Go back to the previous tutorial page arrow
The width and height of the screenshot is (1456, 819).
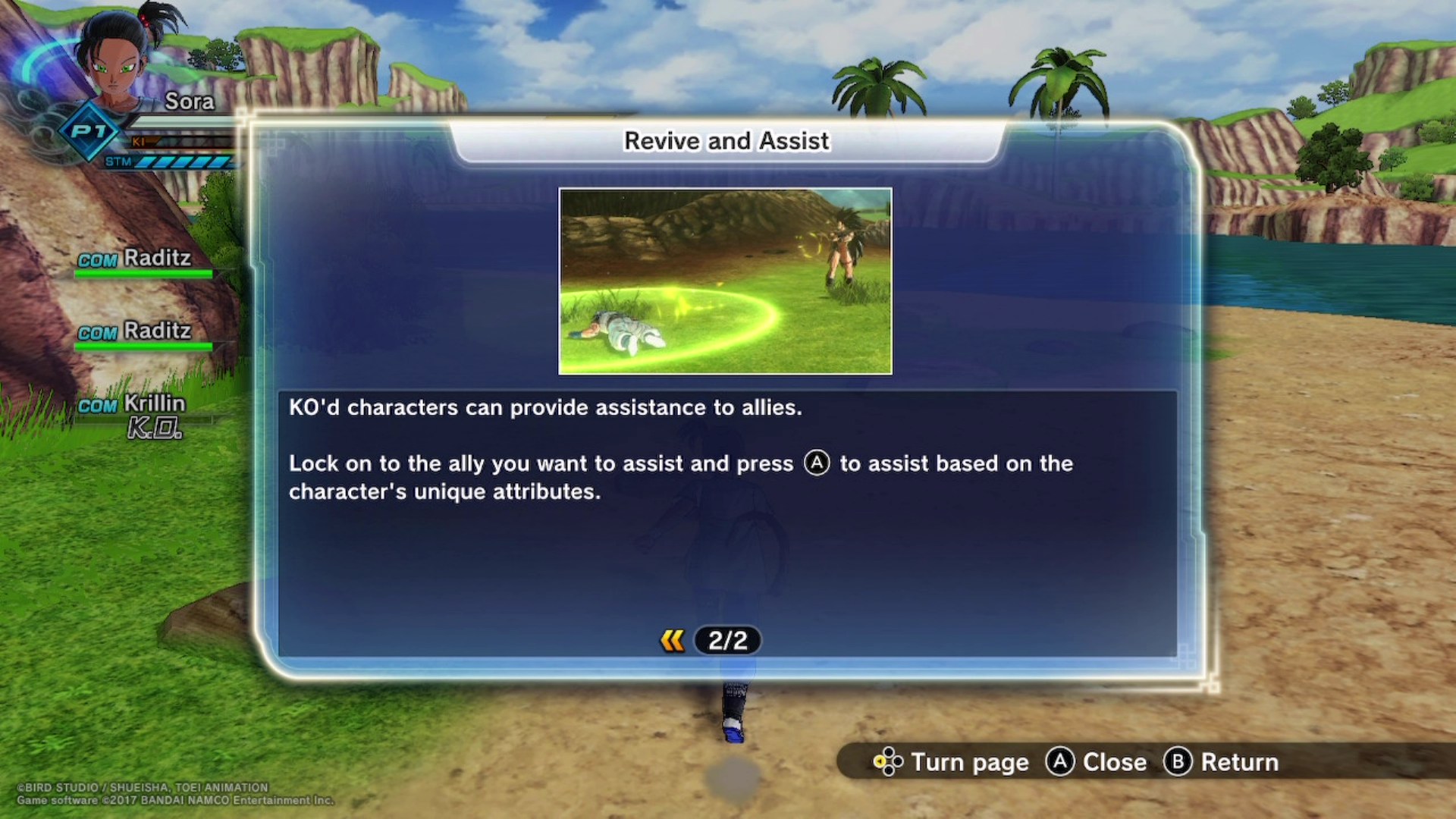click(x=672, y=641)
